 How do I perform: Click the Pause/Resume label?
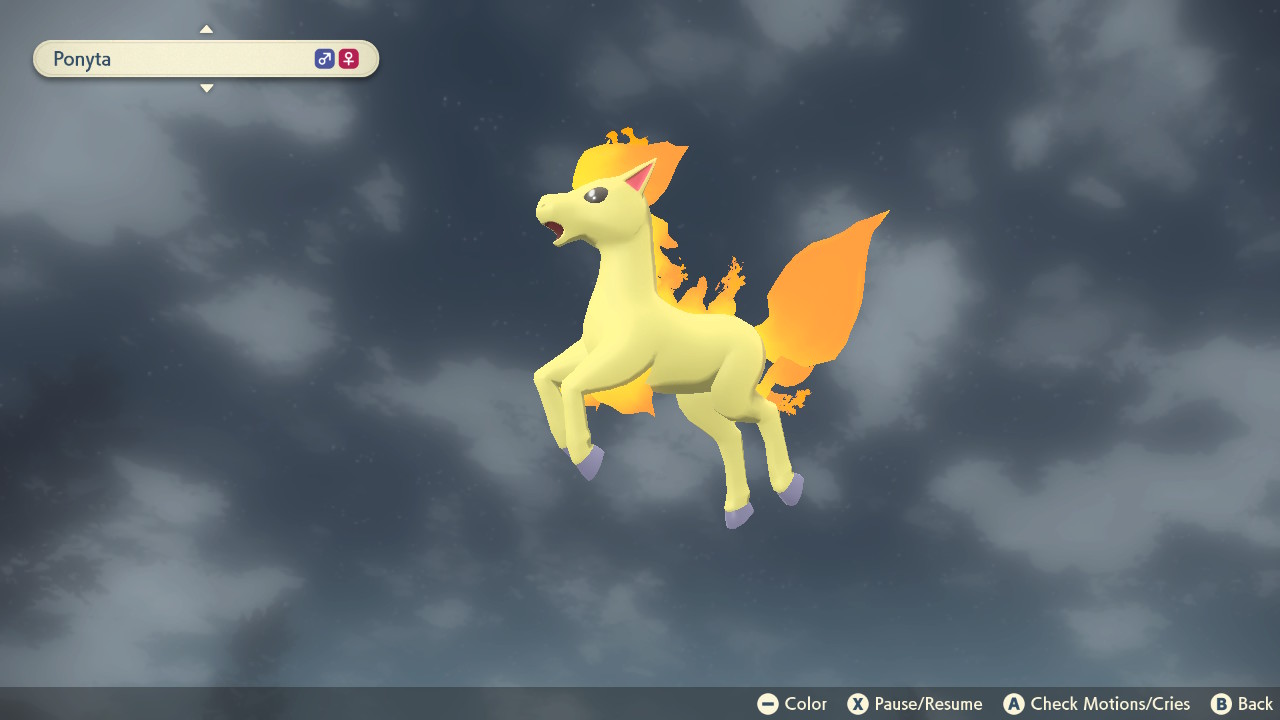click(928, 703)
